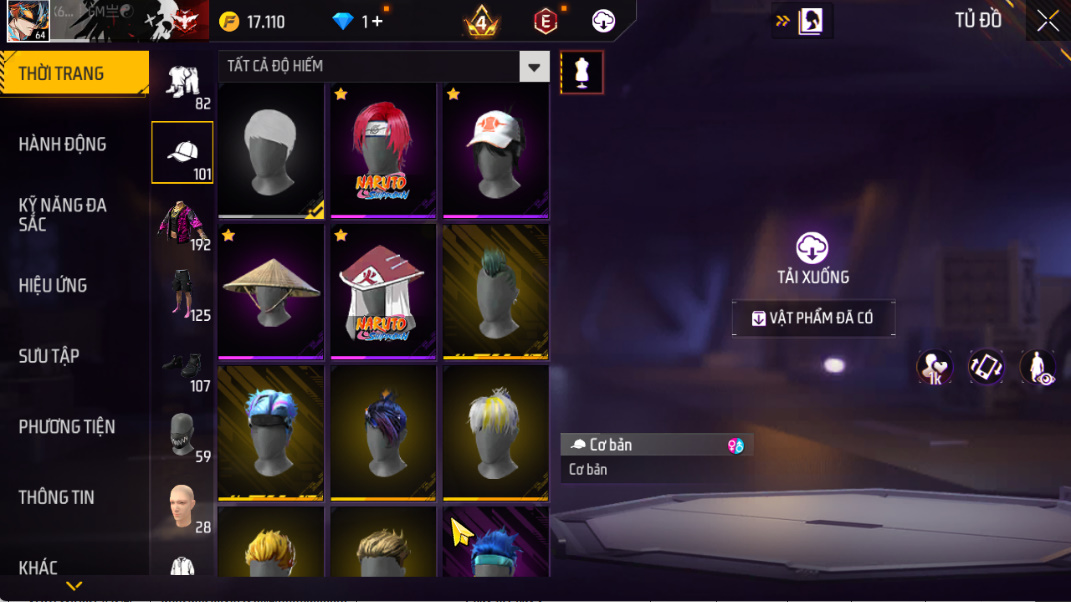Open the Phương Tiện tab
This screenshot has width=1071, height=602.
66,427
